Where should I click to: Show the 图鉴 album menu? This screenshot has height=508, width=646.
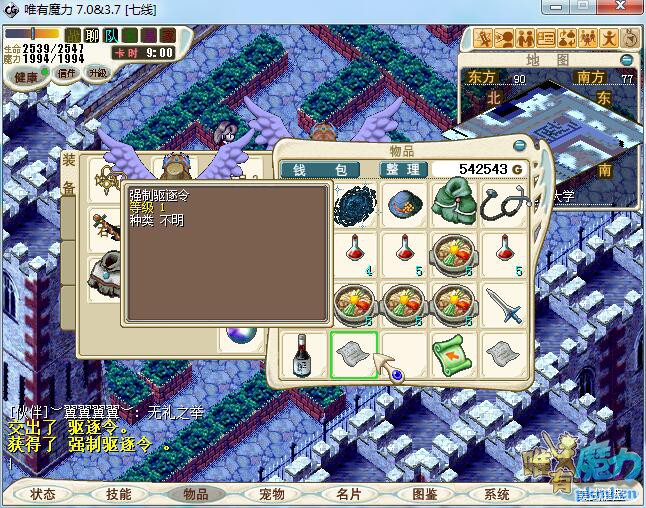[423, 494]
